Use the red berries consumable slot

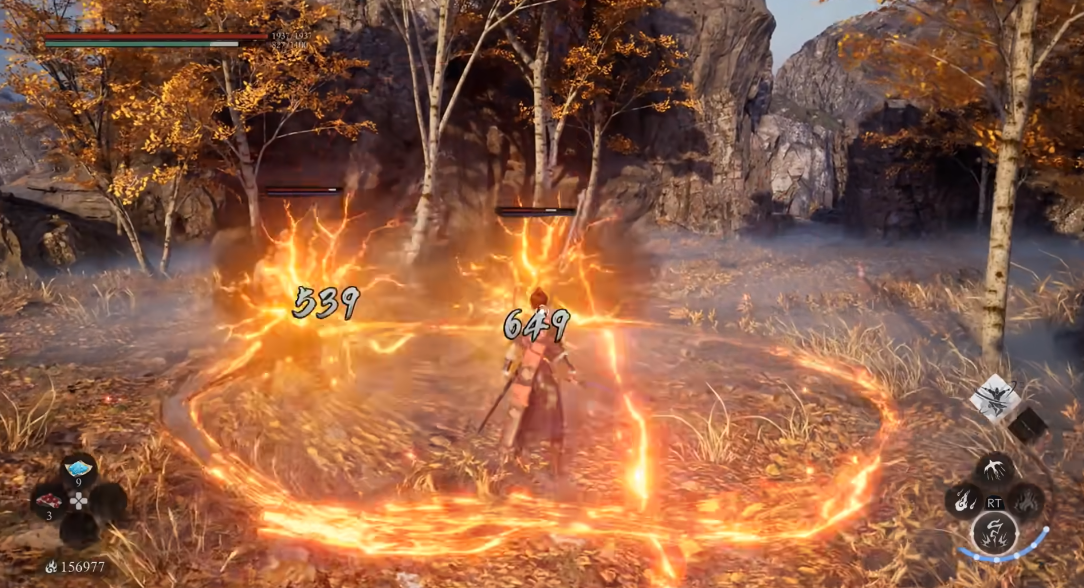49,499
